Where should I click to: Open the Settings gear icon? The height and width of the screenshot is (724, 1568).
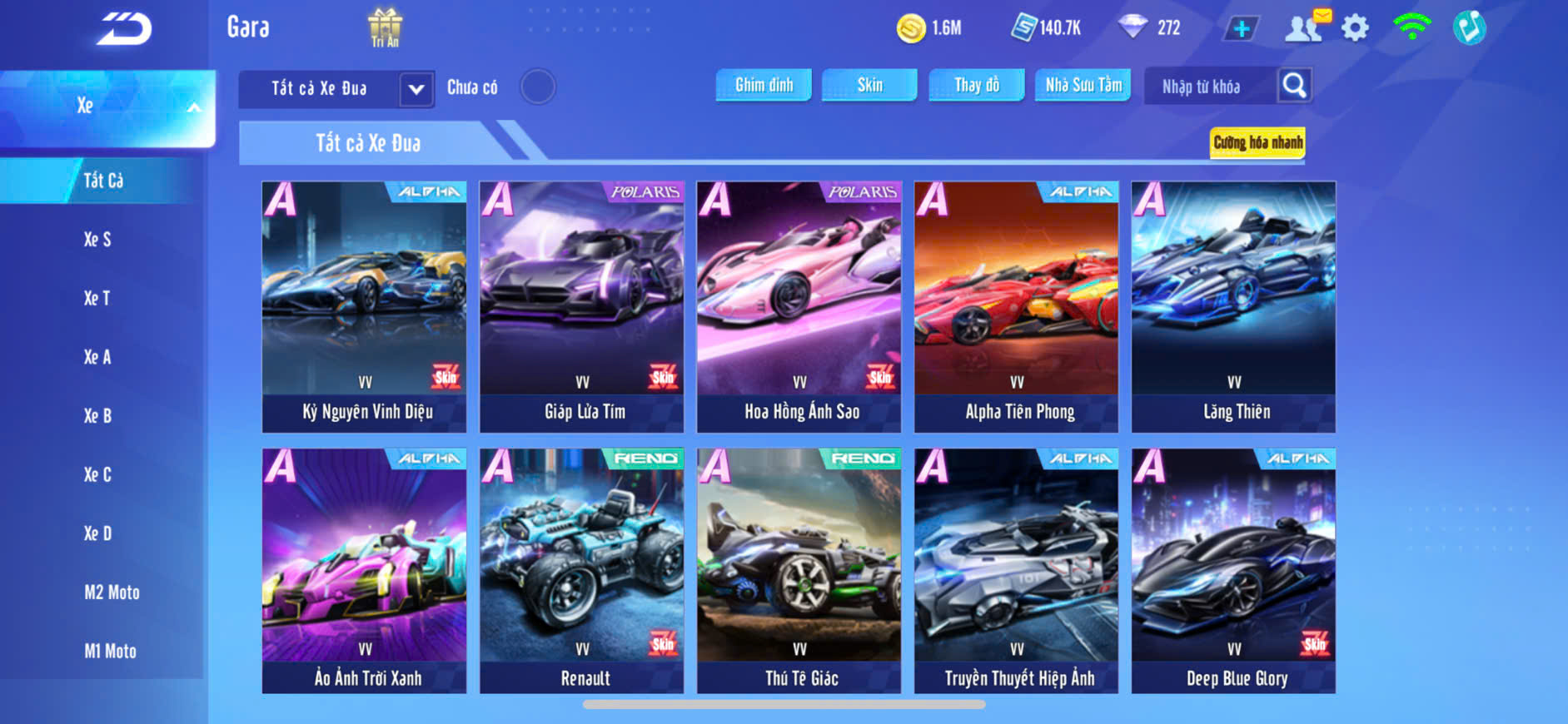coord(1355,28)
